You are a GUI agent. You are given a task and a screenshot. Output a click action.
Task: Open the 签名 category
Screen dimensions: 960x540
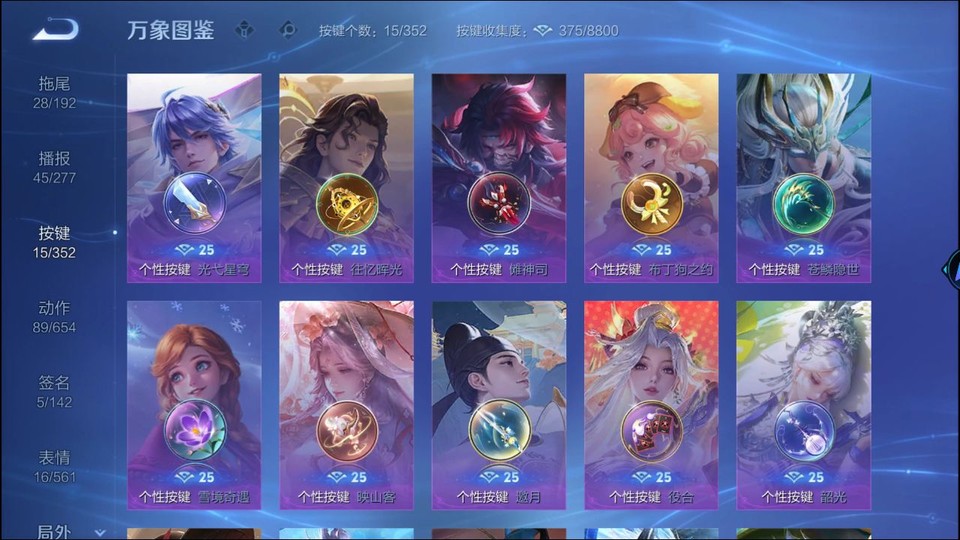55,391
